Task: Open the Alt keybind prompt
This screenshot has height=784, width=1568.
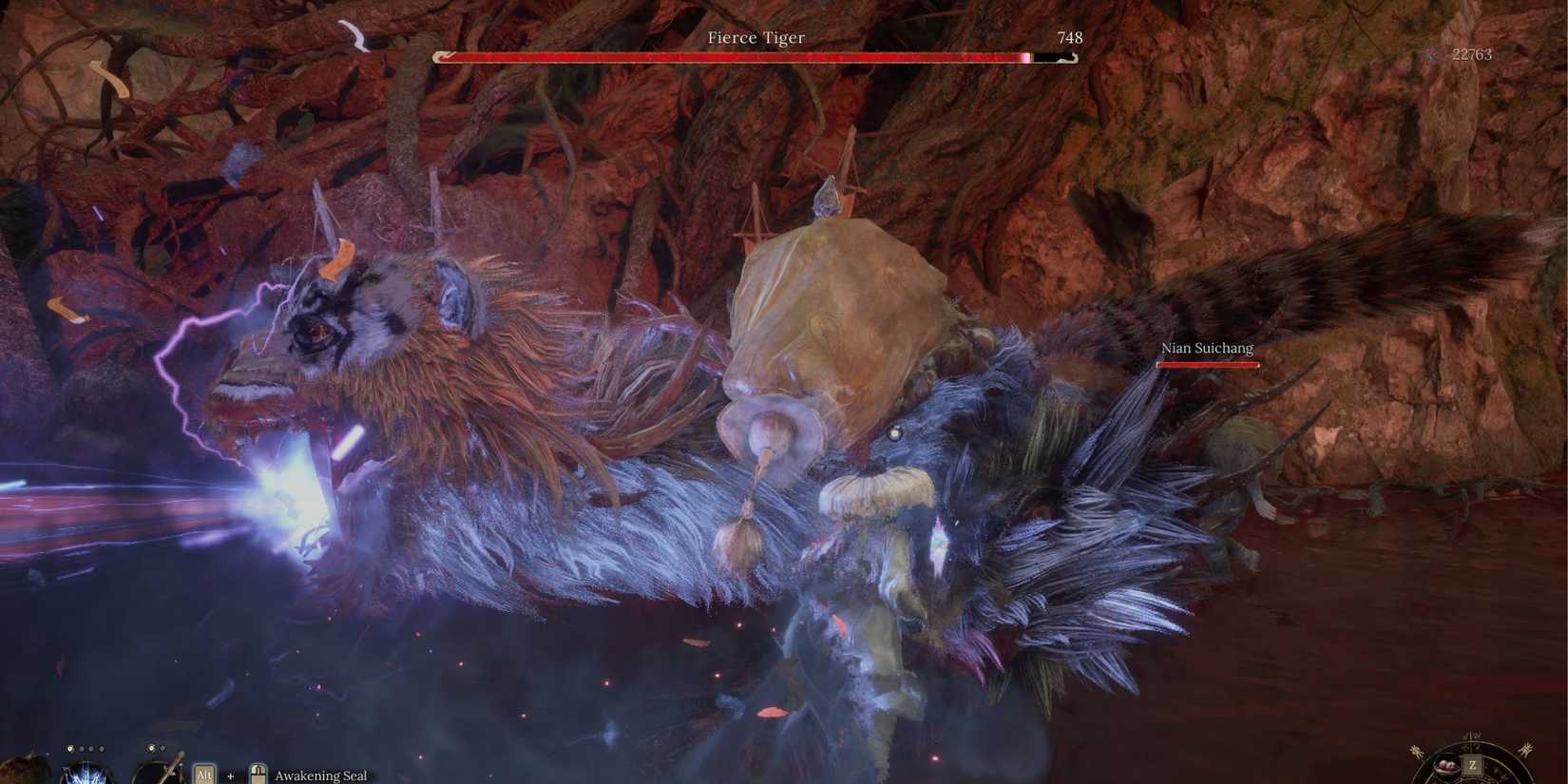Action: pos(204,774)
